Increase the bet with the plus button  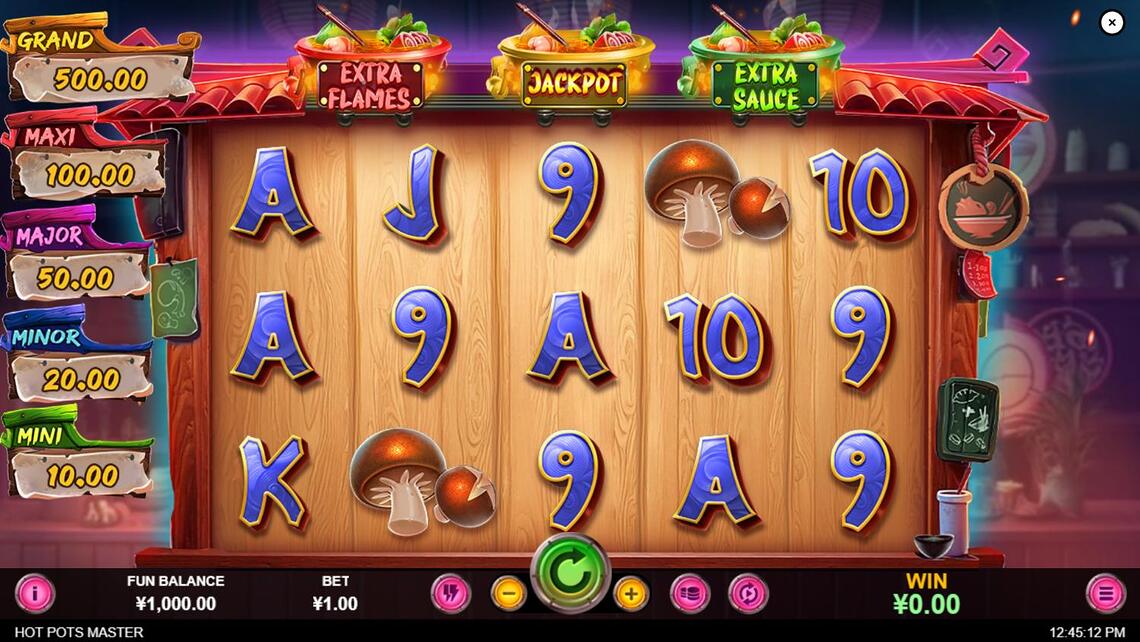[x=631, y=593]
